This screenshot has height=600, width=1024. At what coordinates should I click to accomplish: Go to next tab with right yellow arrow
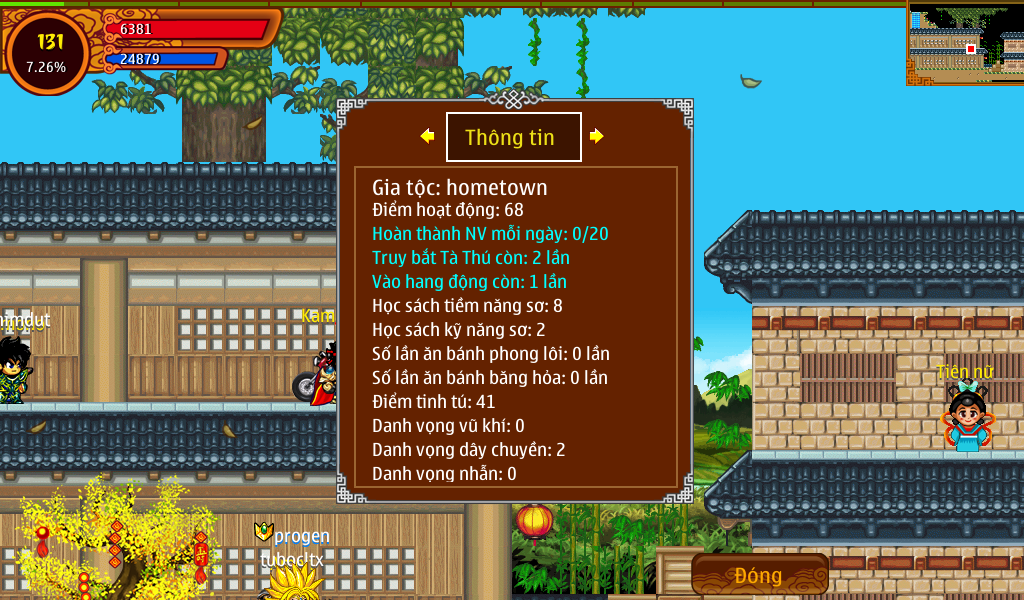point(597,136)
